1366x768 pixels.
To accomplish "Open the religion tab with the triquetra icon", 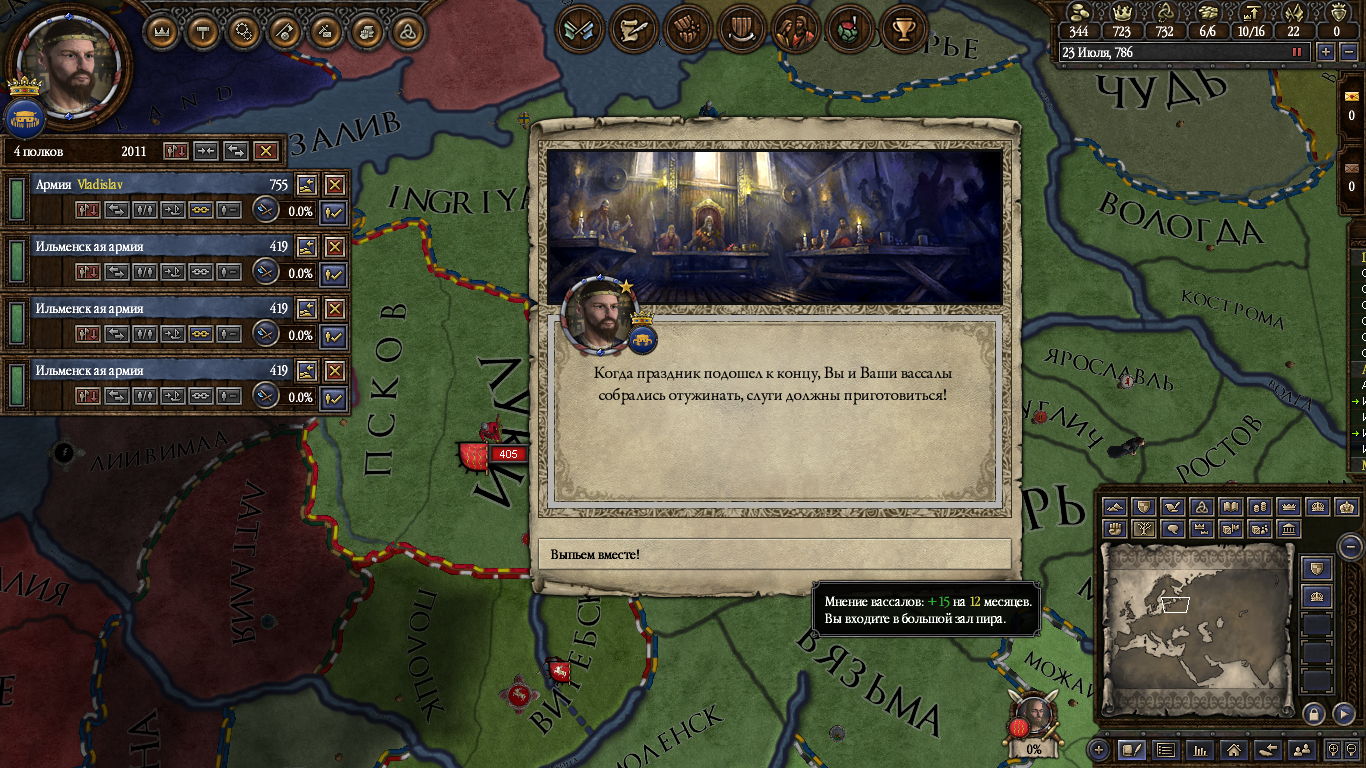I will pos(406,31).
